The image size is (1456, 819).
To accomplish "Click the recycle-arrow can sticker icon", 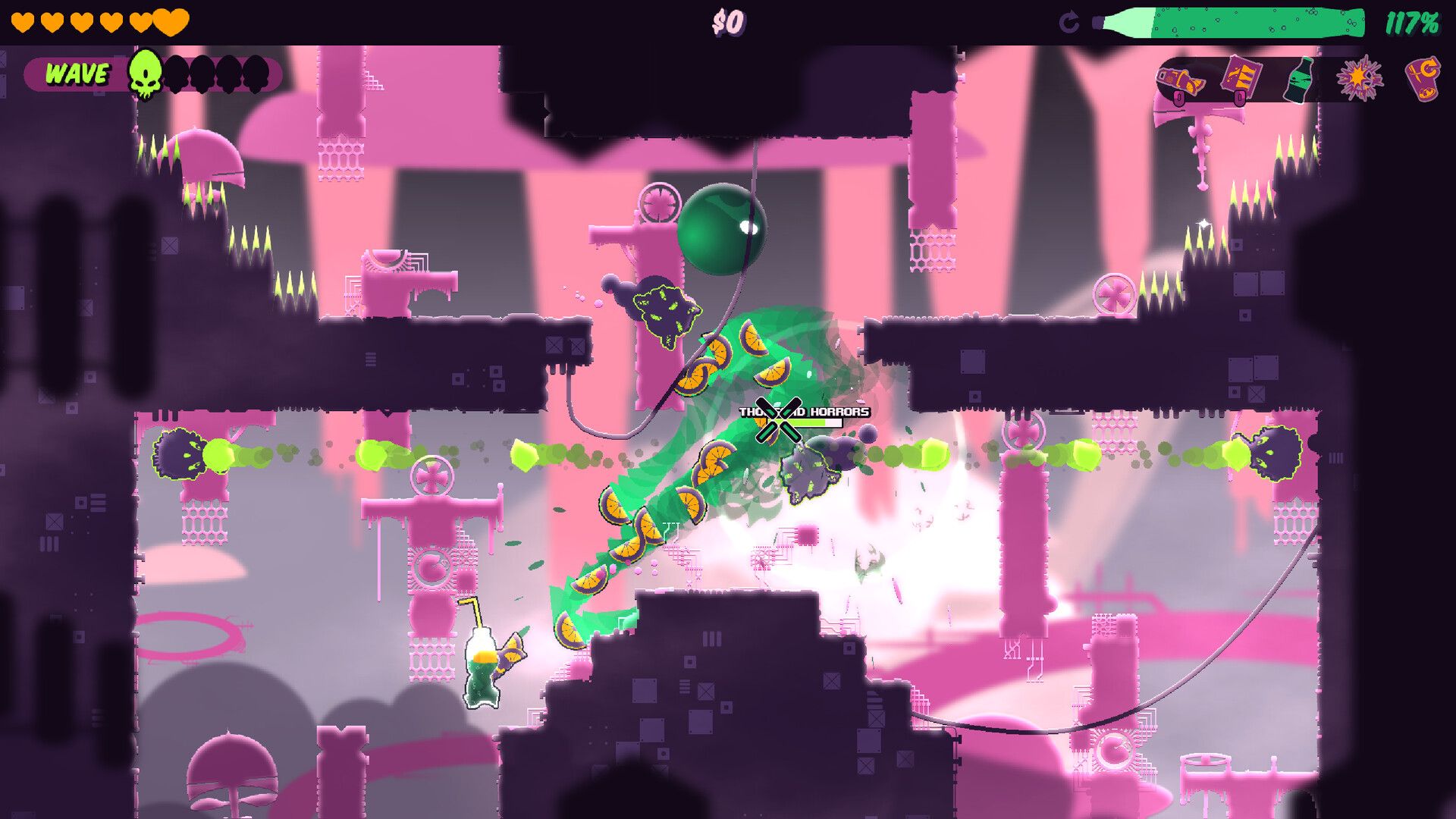I will (1422, 80).
